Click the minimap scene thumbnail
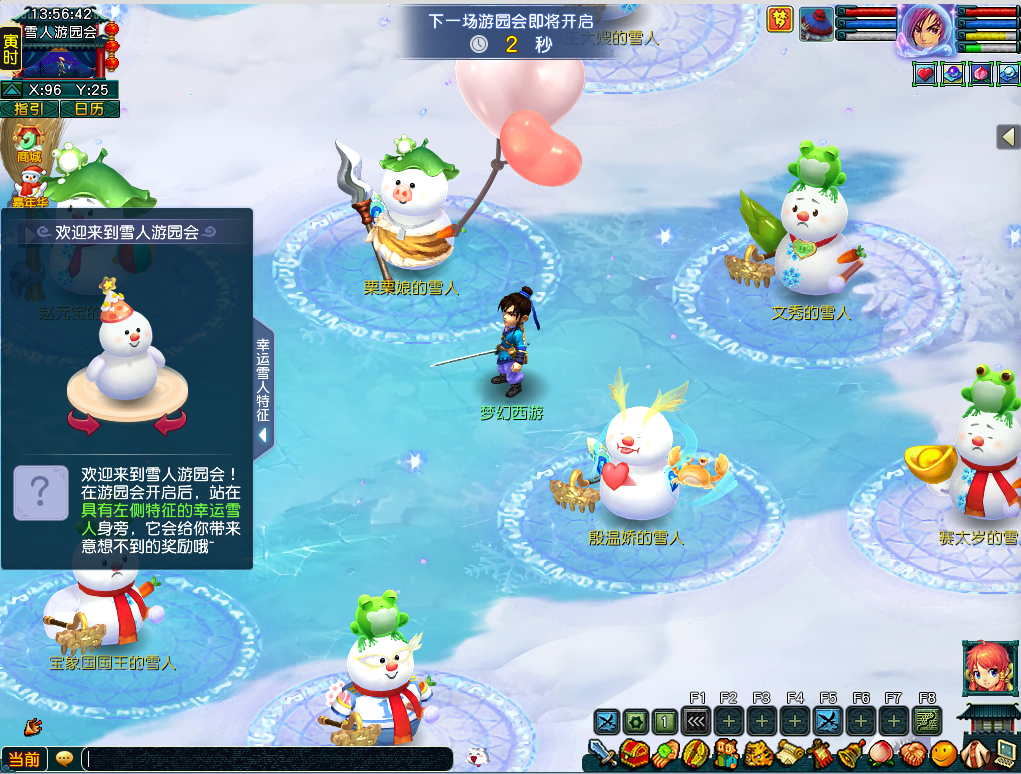Viewport: 1021px width, 774px height. click(63, 60)
